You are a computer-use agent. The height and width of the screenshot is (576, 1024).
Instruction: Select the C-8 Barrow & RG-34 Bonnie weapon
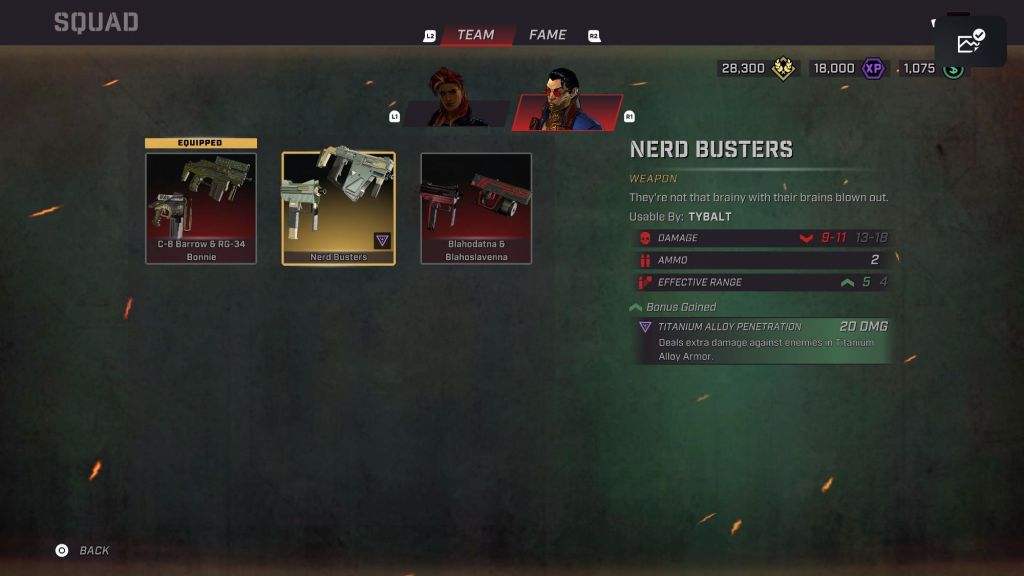click(200, 208)
